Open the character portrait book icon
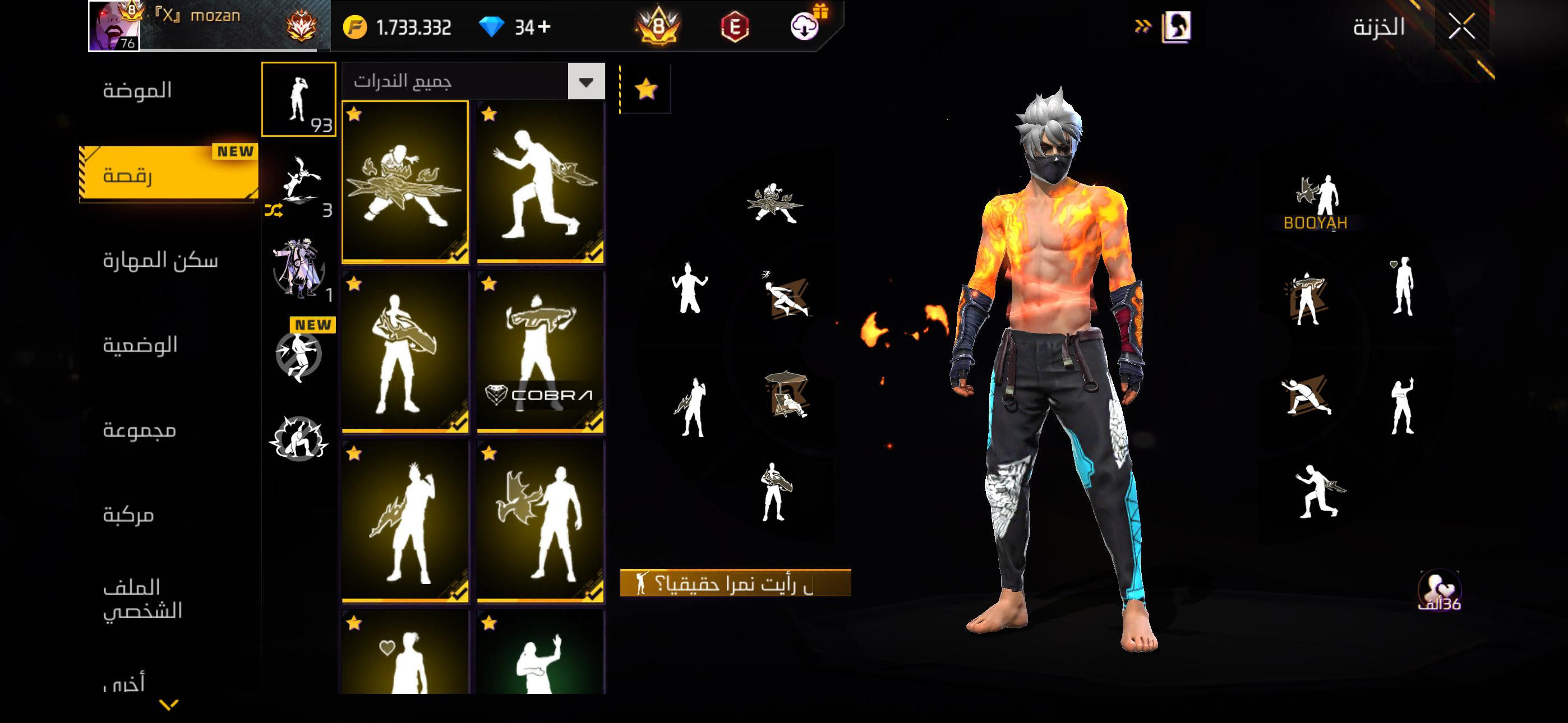Image resolution: width=1568 pixels, height=723 pixels. click(1176, 27)
